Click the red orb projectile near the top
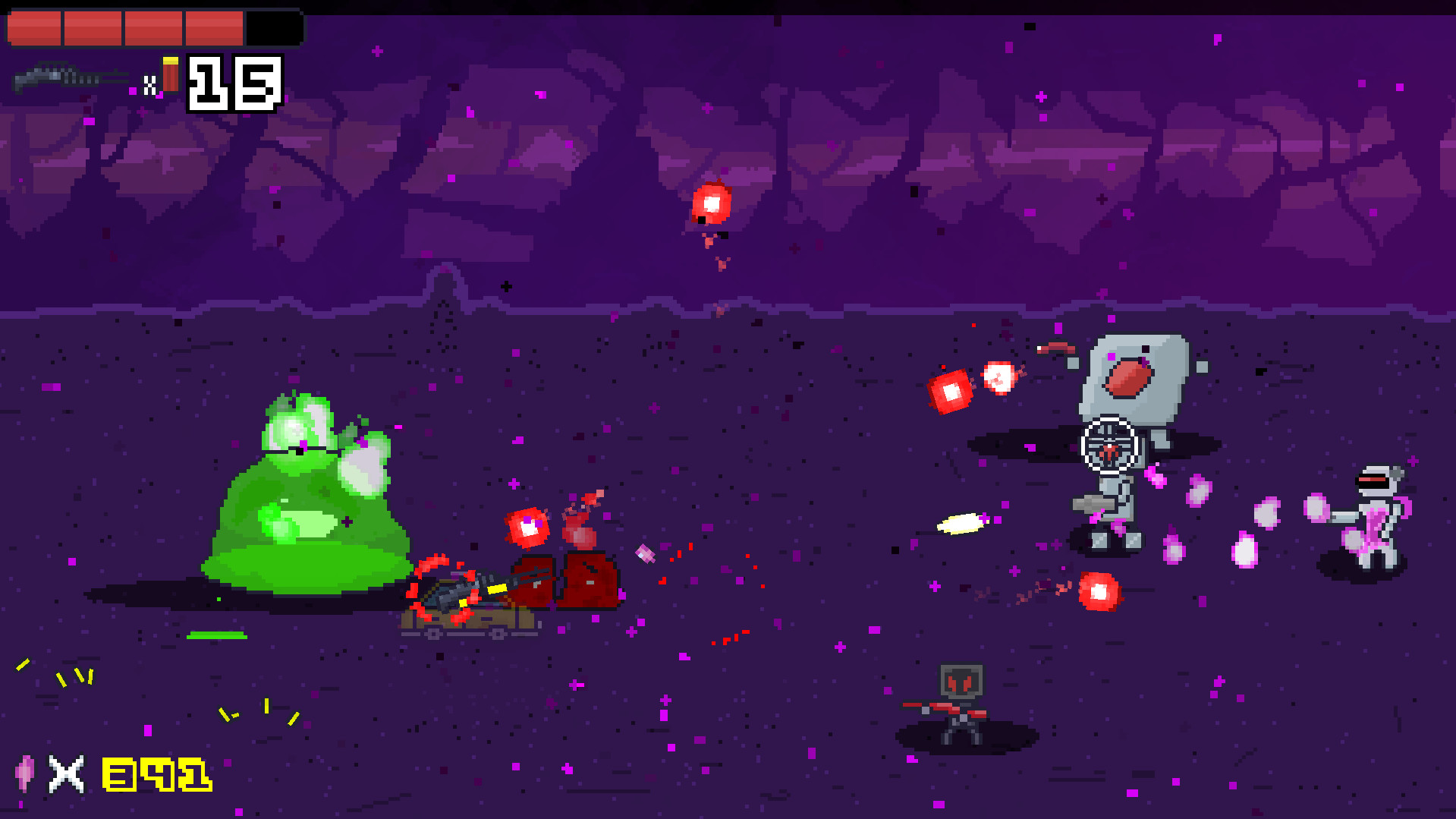This screenshot has width=1456, height=819. (710, 203)
